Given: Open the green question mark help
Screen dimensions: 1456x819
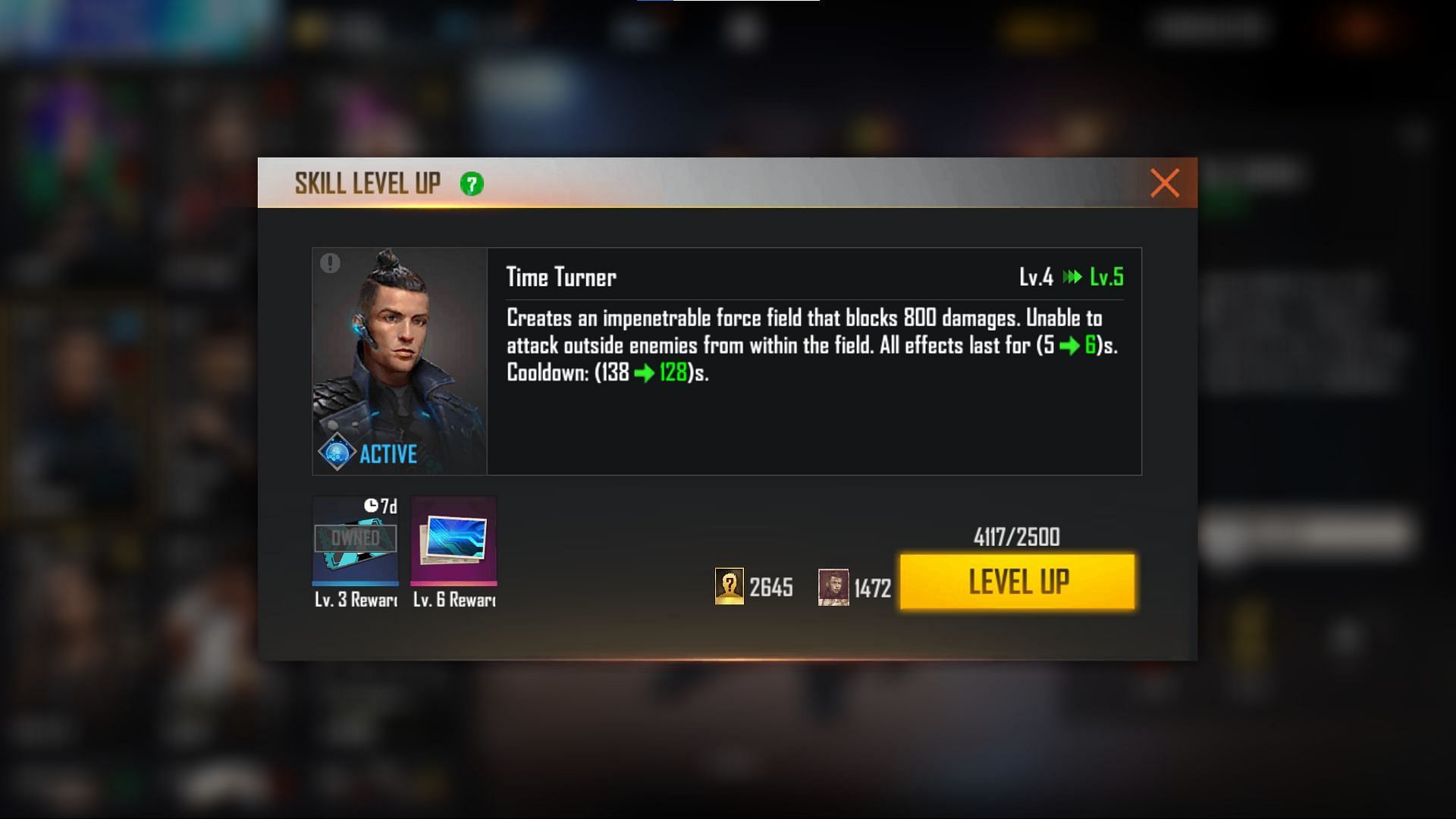Looking at the screenshot, I should coord(471,184).
